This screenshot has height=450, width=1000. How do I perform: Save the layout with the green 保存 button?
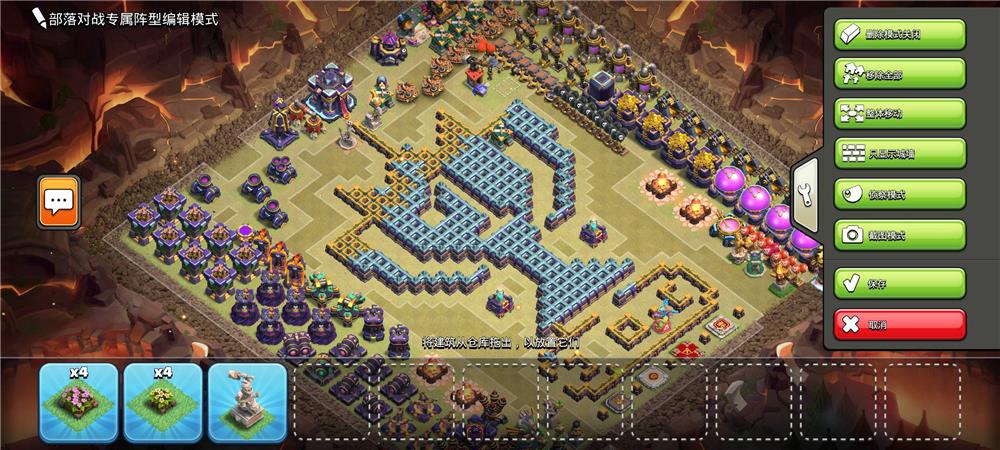point(899,283)
